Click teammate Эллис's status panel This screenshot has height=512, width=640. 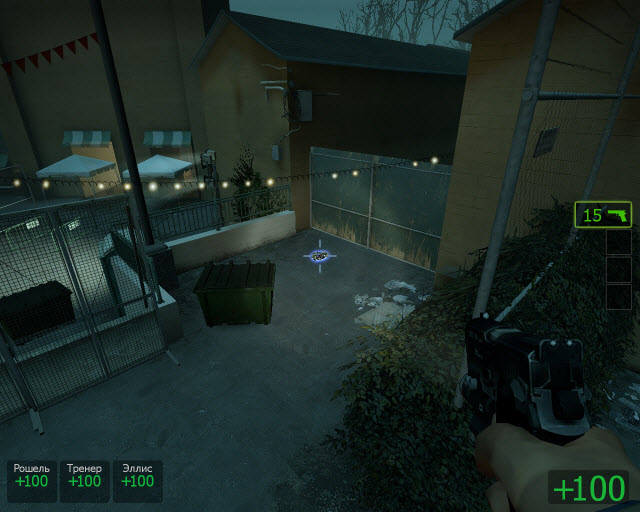pyautogui.click(x=137, y=476)
